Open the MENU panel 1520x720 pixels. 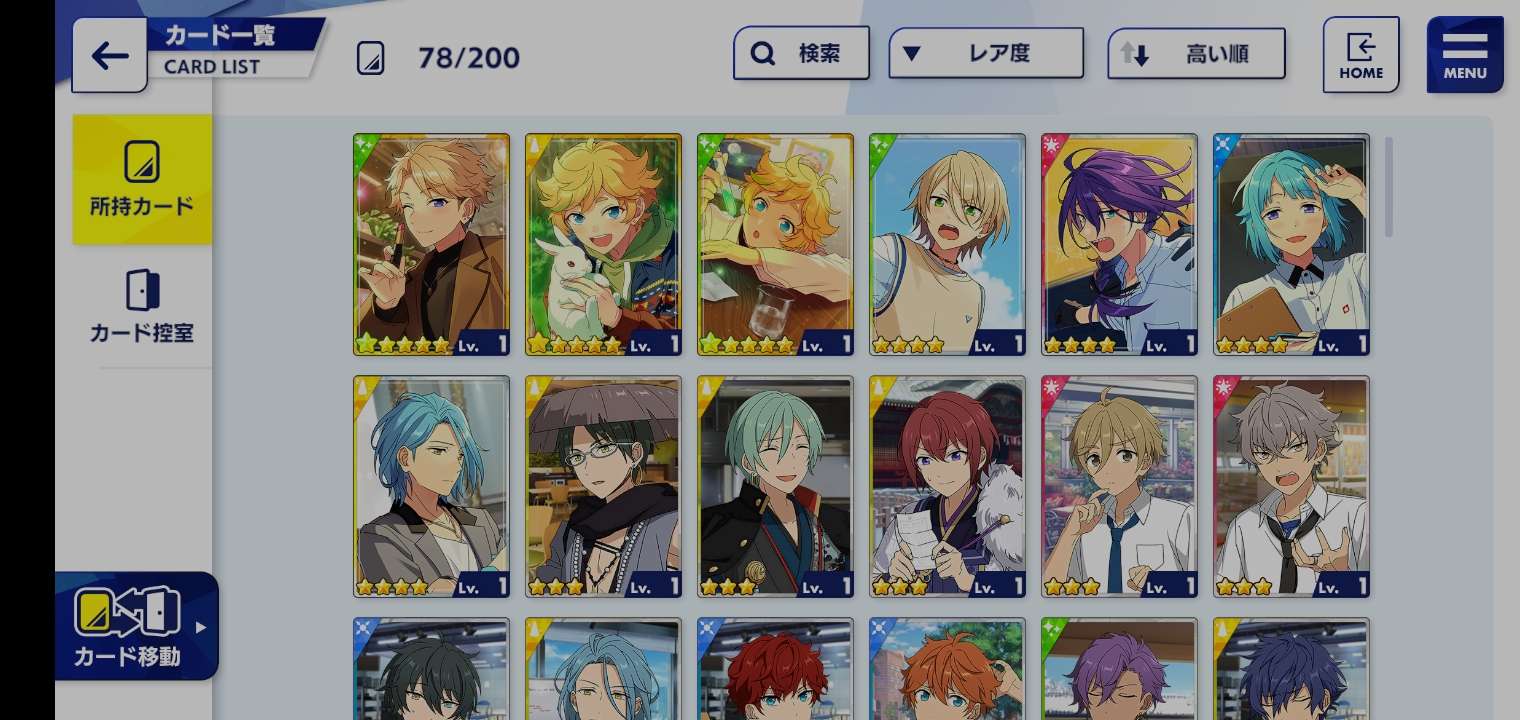(1464, 55)
